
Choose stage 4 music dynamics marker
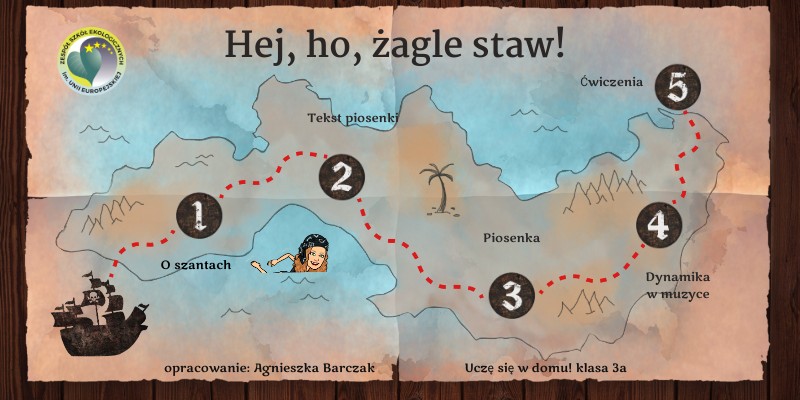click(x=657, y=225)
